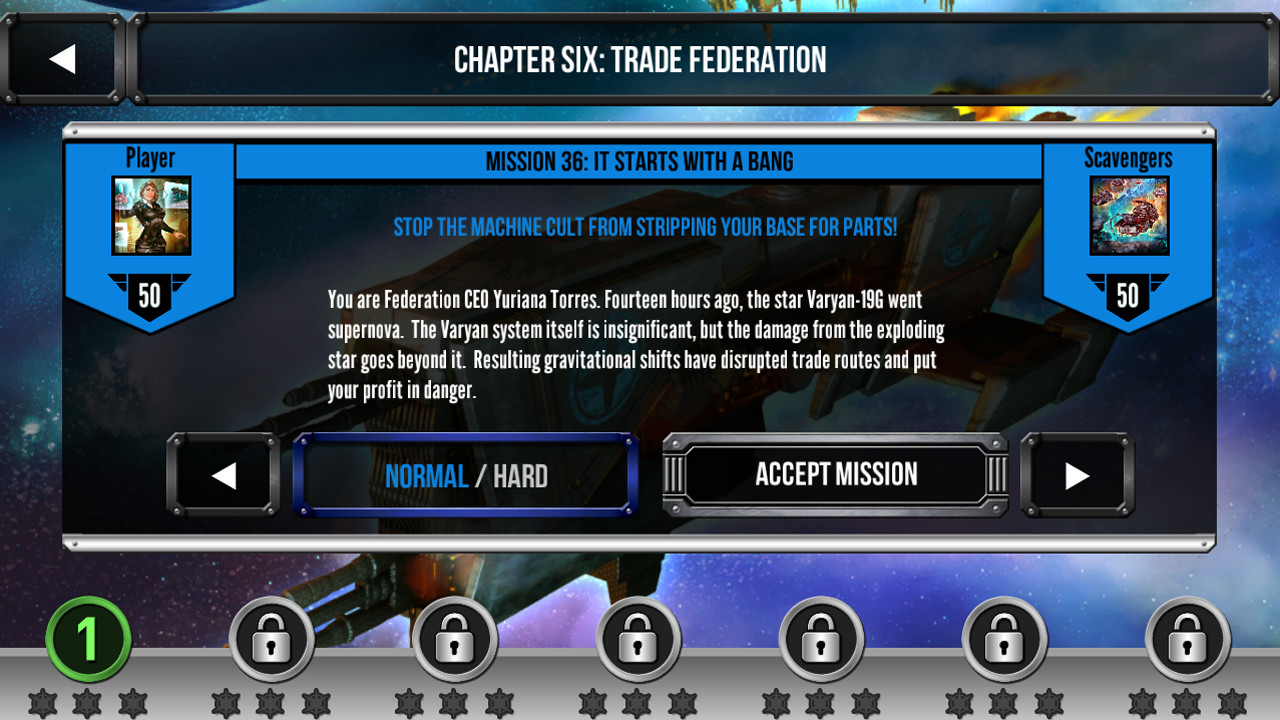Click the second locked mission padlock icon
Screen dimensions: 1280x720
455,638
